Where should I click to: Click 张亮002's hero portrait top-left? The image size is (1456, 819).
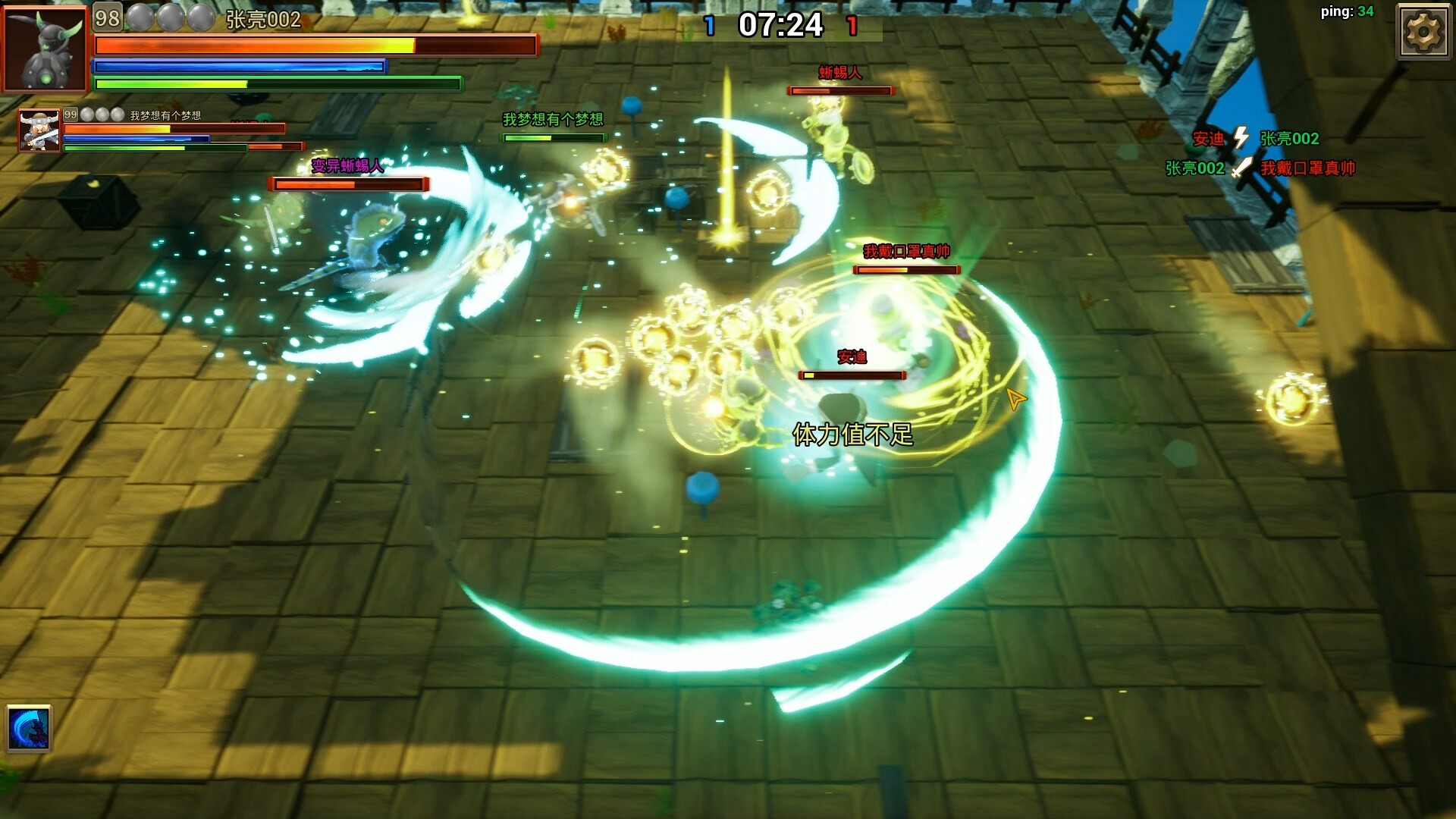[x=45, y=47]
